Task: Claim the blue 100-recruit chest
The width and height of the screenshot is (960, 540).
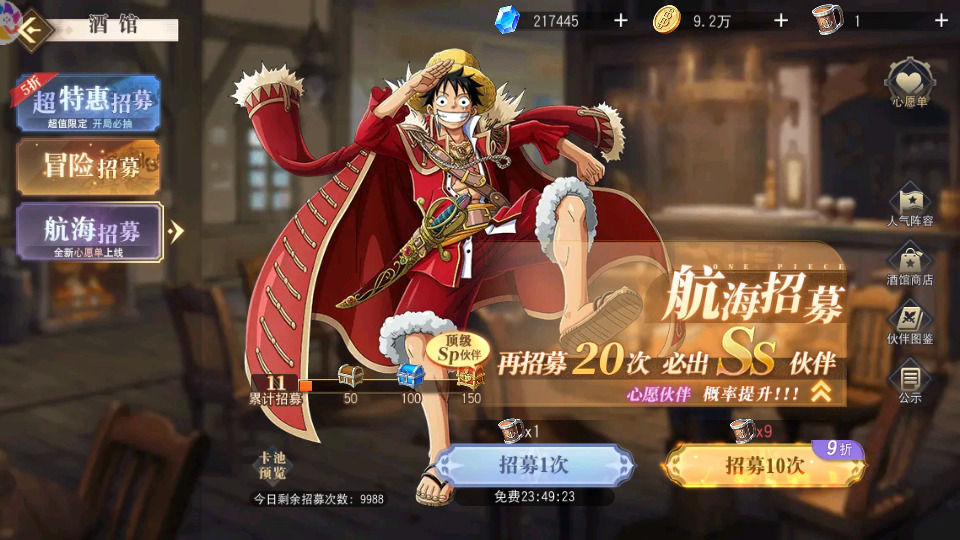Action: pyautogui.click(x=411, y=377)
